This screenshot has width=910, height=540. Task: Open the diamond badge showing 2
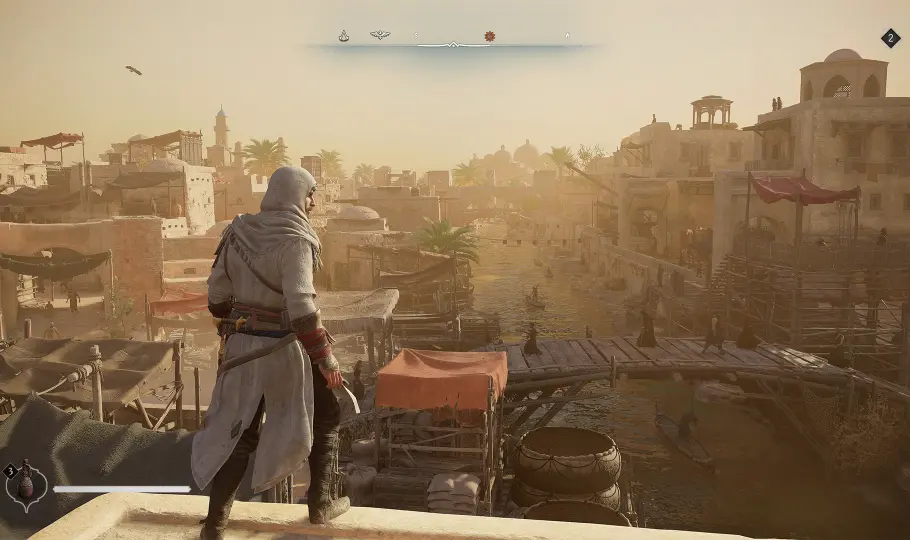click(890, 38)
